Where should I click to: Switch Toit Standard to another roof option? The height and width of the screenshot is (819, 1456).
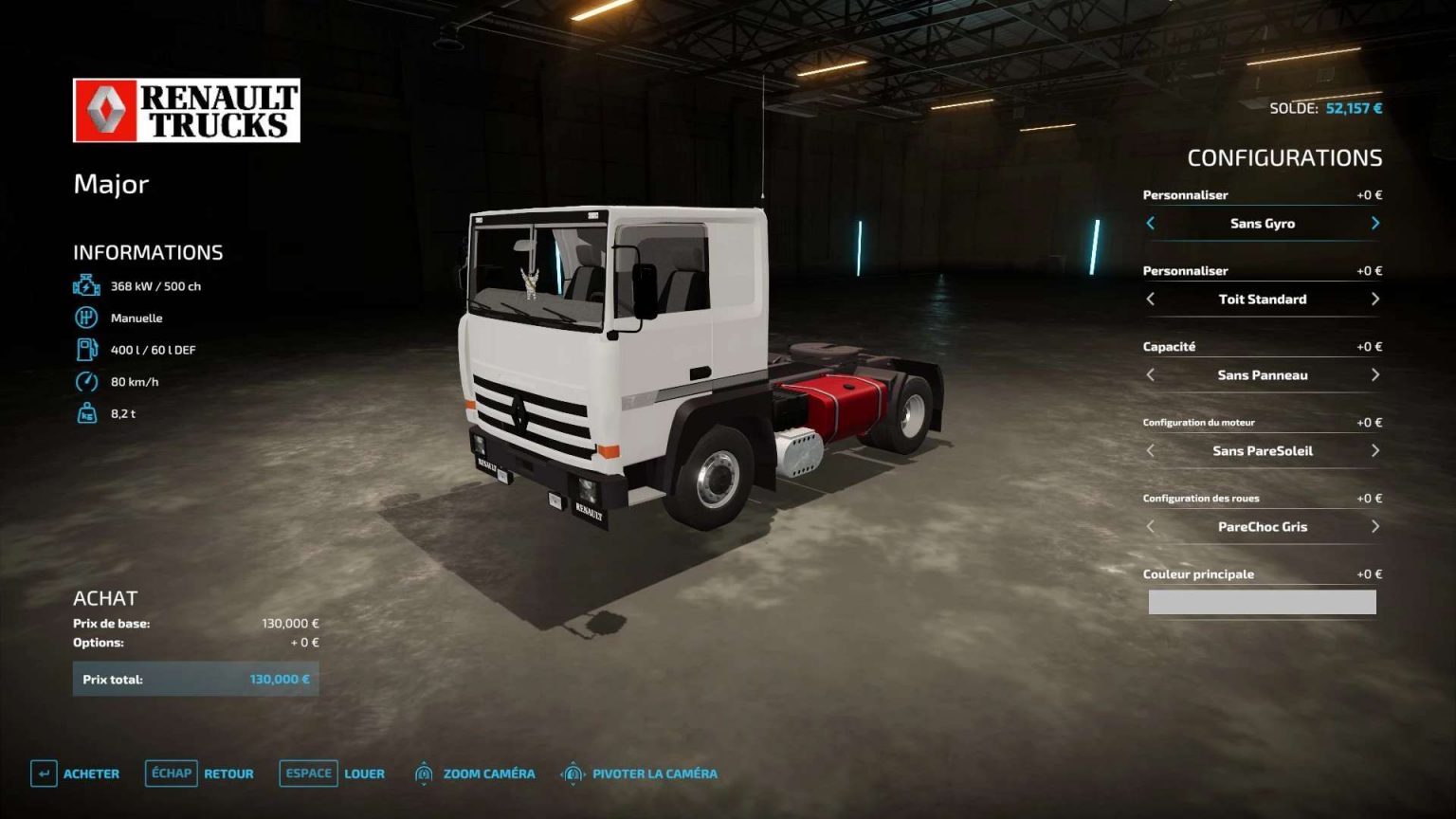1374,300
